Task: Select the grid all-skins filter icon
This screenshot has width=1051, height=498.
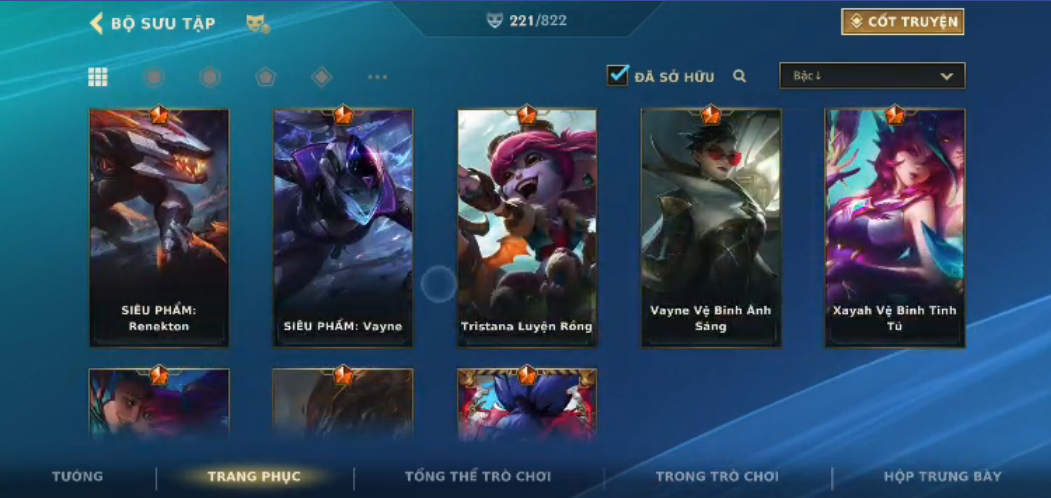Action: (98, 77)
